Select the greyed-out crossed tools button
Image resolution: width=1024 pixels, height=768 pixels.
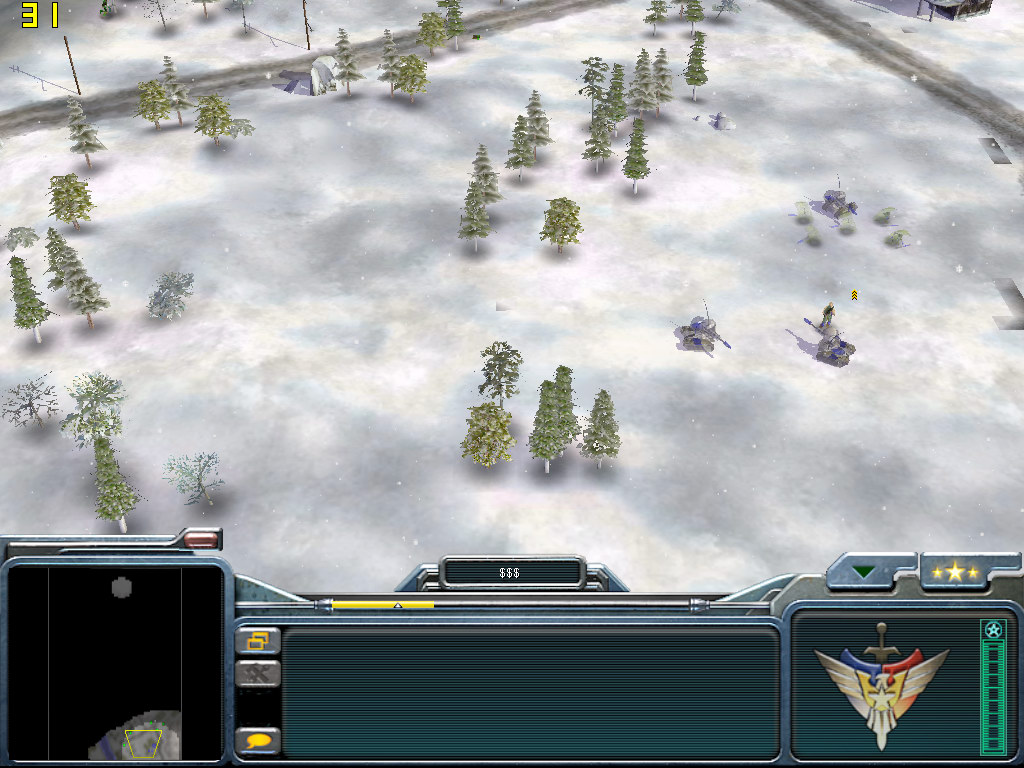(258, 674)
